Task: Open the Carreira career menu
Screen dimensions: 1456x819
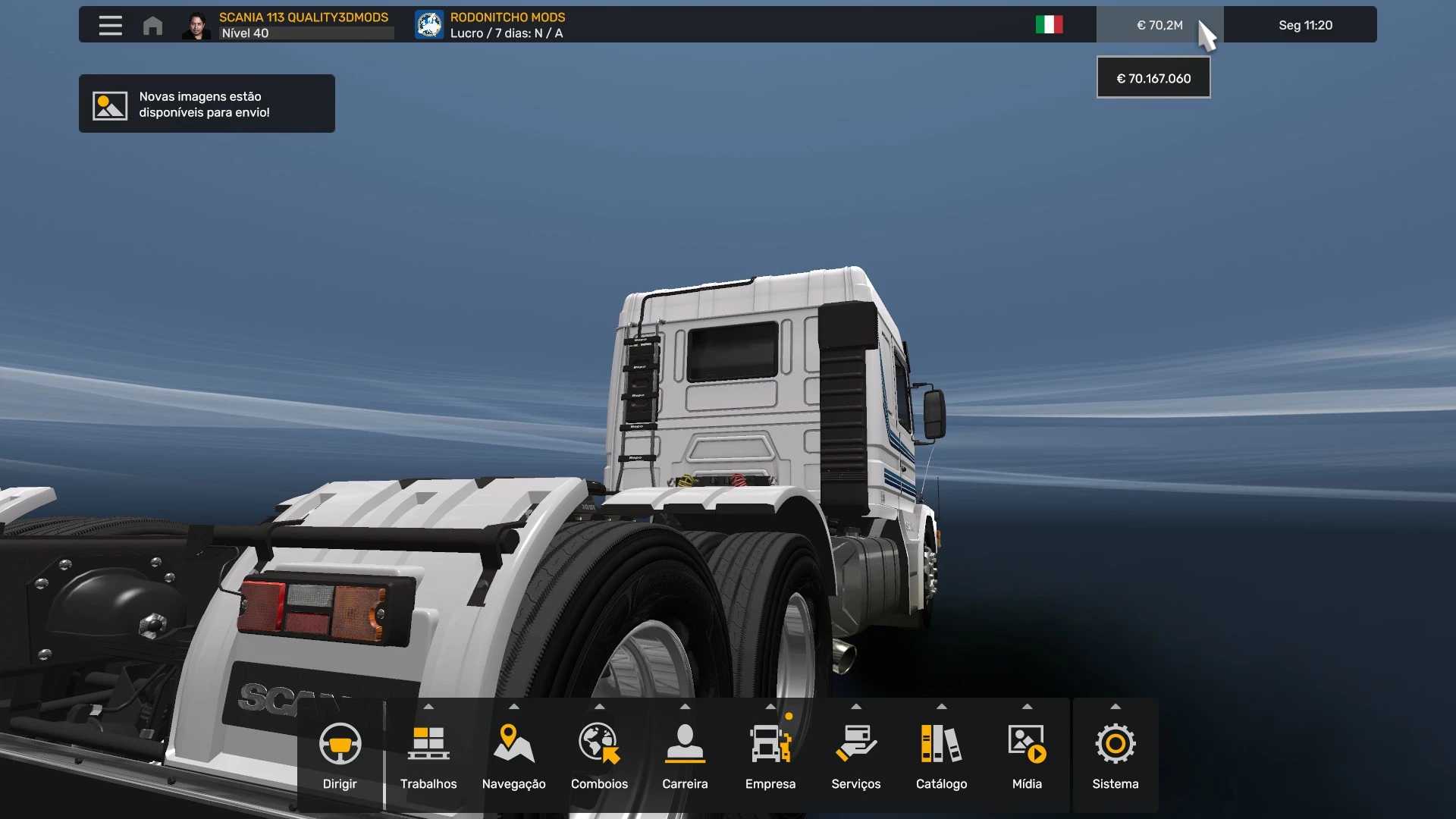Action: [685, 755]
